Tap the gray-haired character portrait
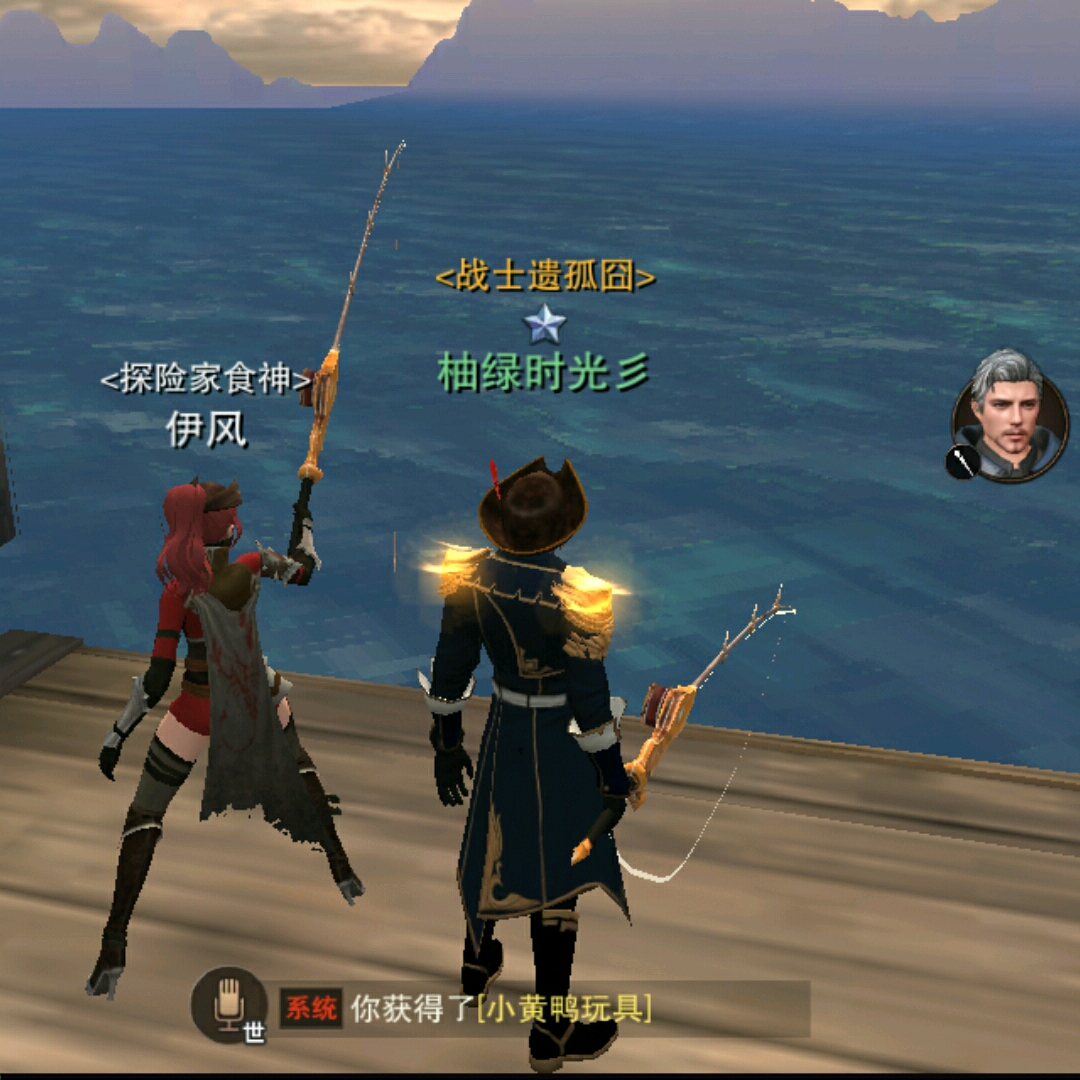 (x=1012, y=413)
